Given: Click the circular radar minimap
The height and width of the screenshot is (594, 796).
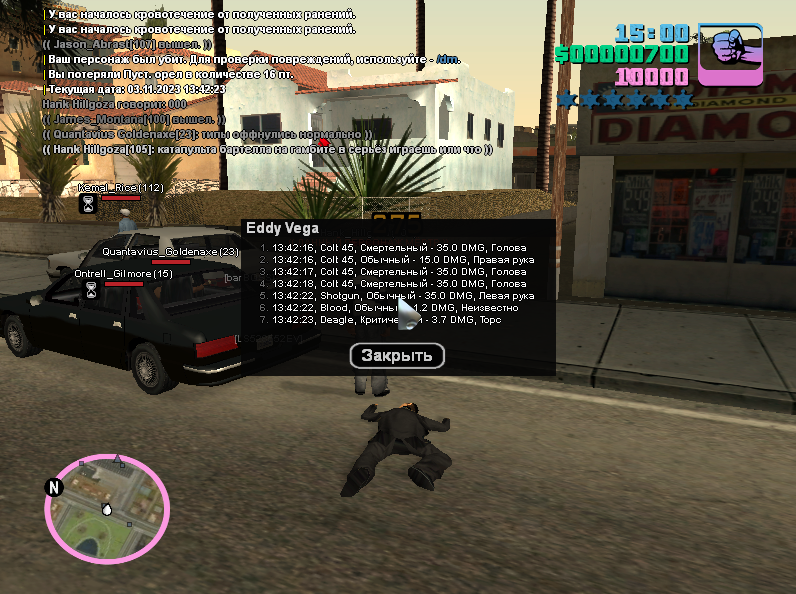Looking at the screenshot, I should point(106,507).
